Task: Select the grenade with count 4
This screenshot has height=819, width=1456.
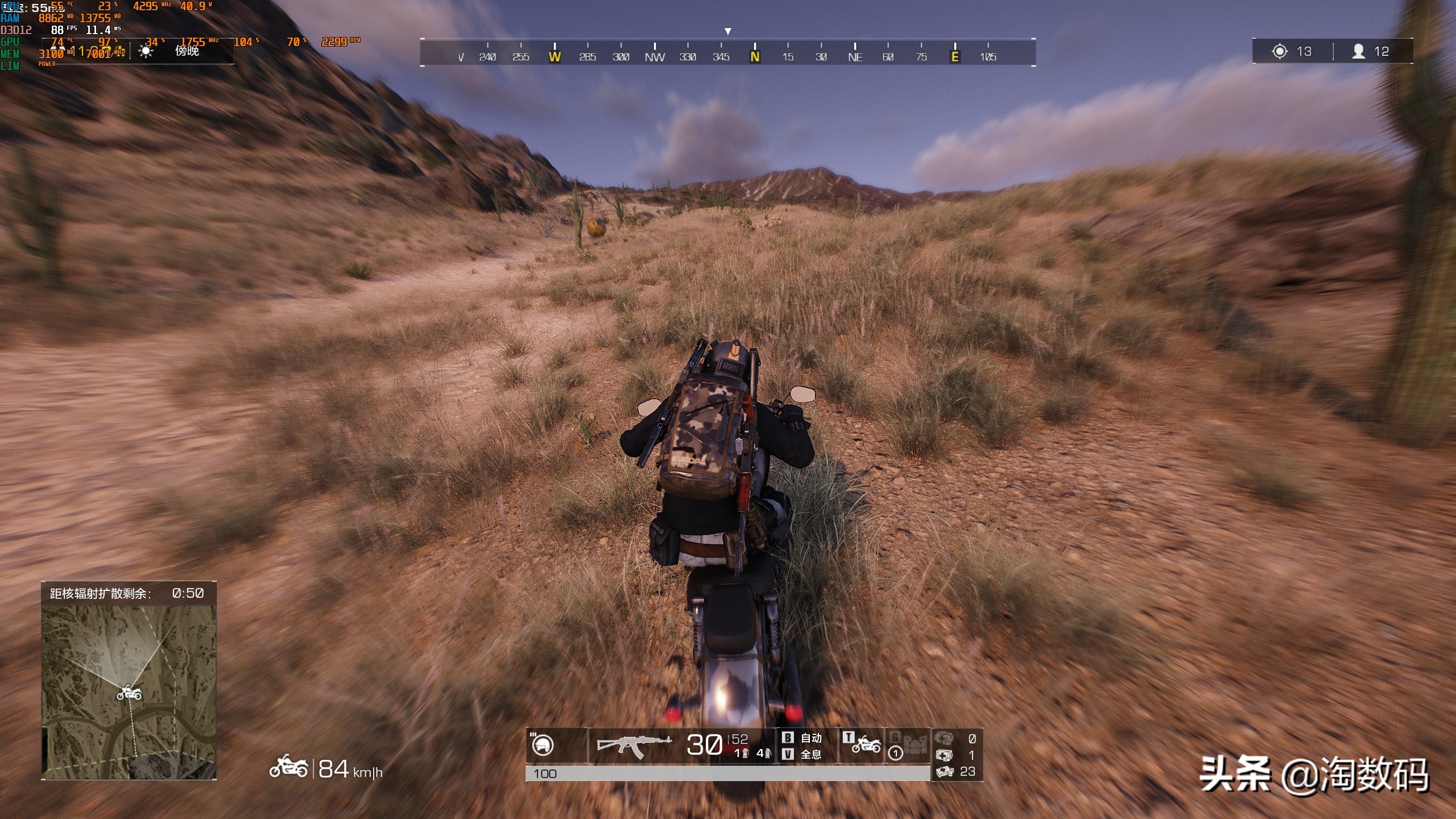Action: pyautogui.click(x=764, y=754)
